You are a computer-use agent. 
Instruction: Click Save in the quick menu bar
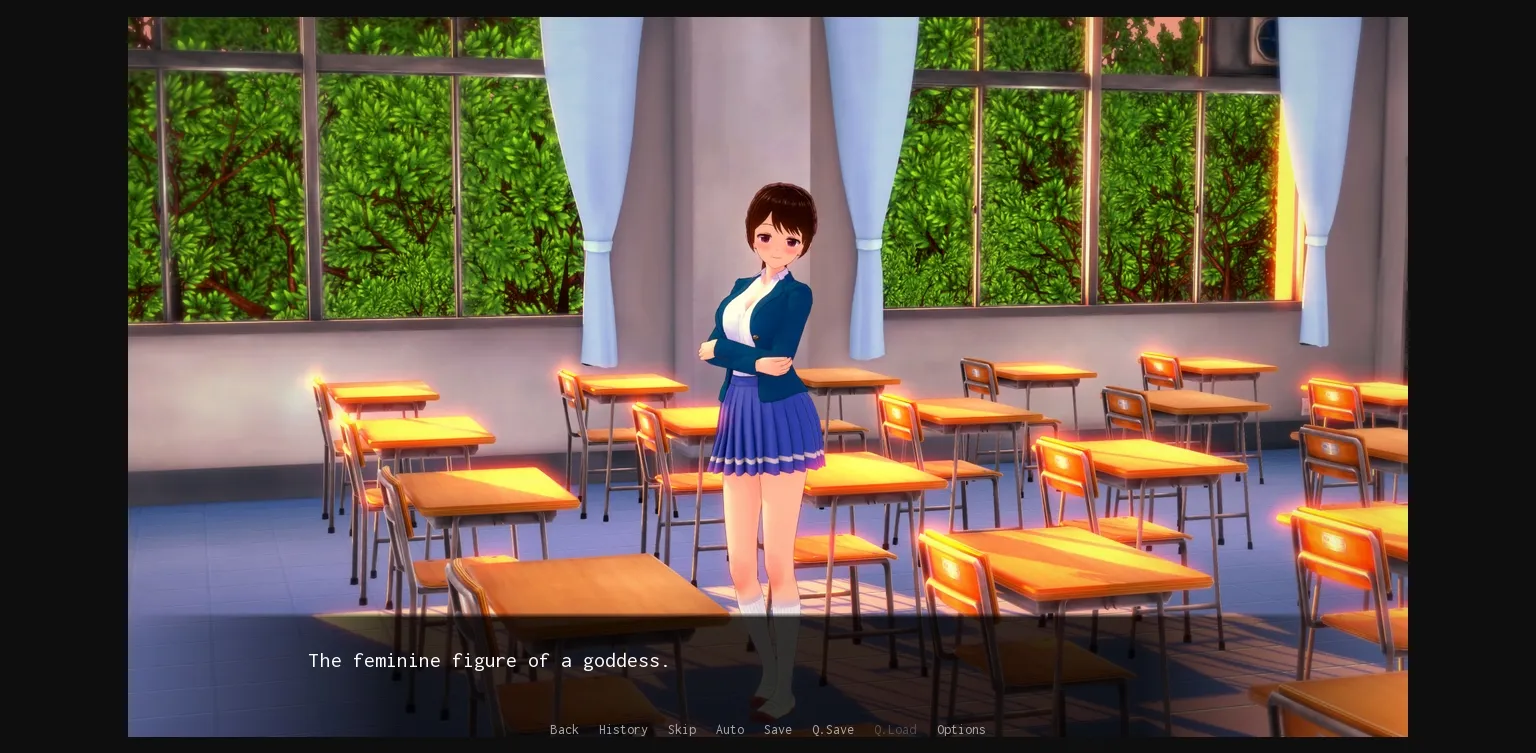[778, 730]
